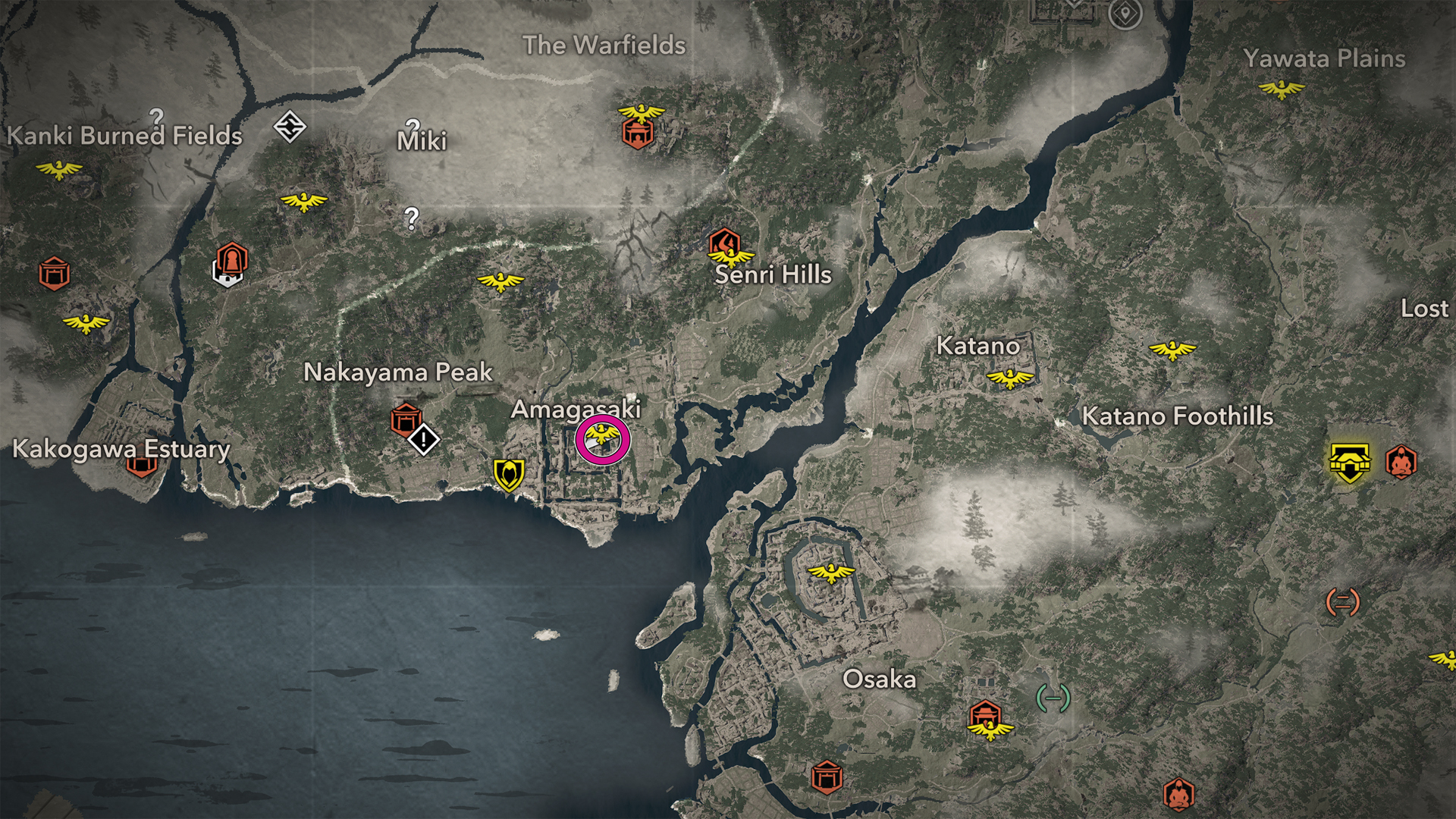Select the grey location pin at top edge
This screenshot has height=819, width=1456.
(1125, 14)
